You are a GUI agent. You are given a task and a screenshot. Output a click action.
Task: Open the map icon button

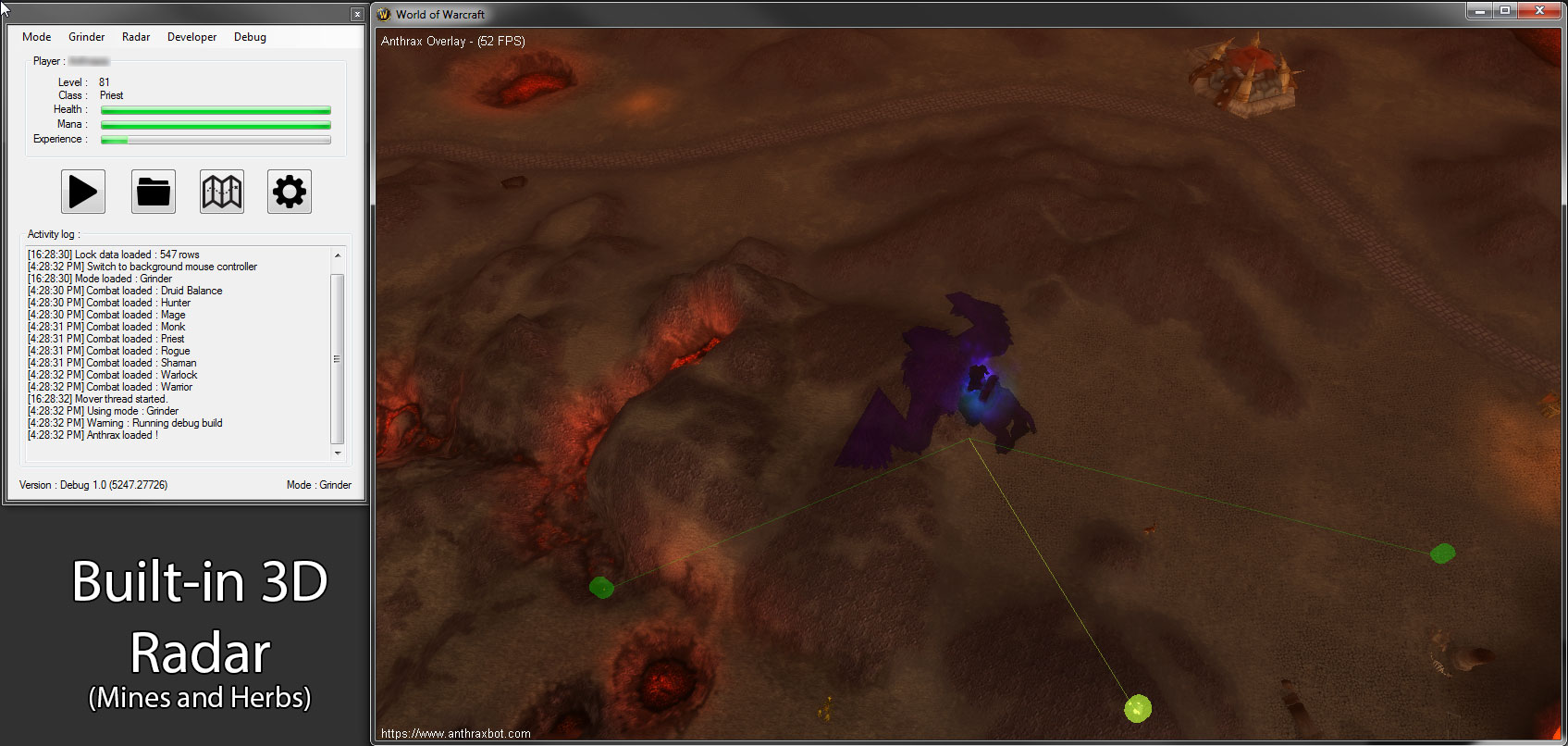(x=222, y=192)
